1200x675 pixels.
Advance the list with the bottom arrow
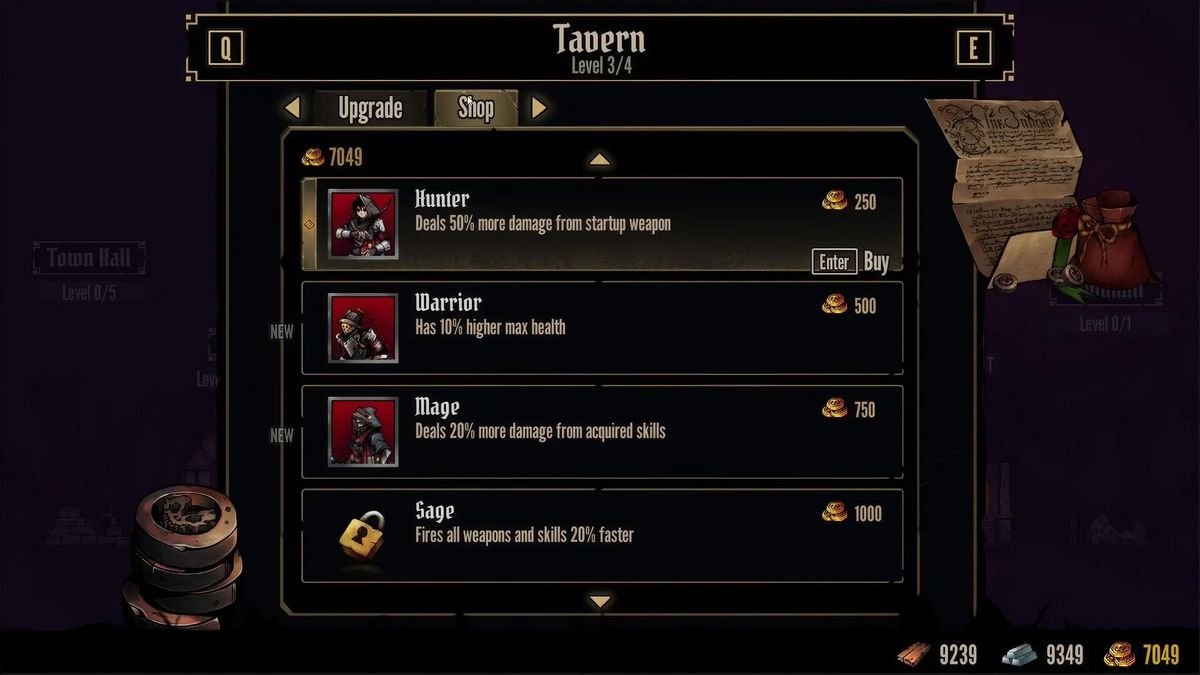(x=599, y=601)
